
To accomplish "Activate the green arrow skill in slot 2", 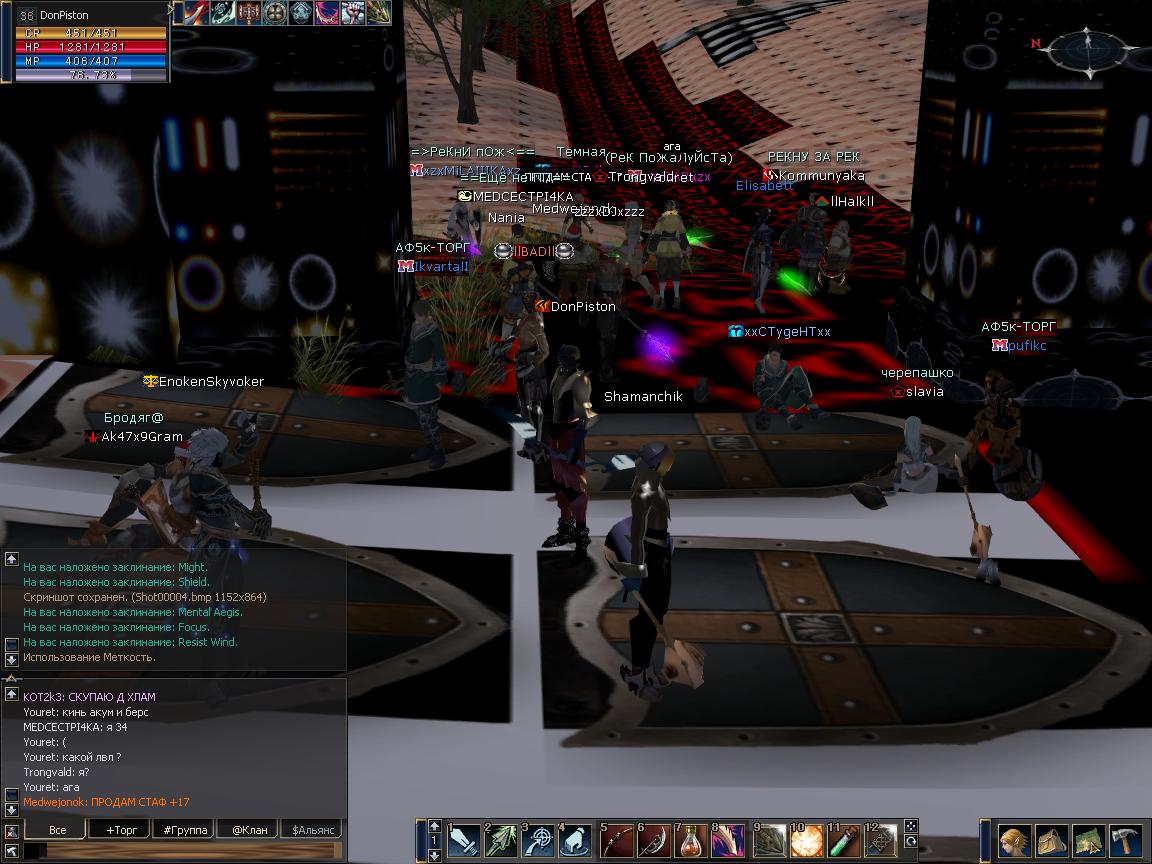I will [501, 841].
